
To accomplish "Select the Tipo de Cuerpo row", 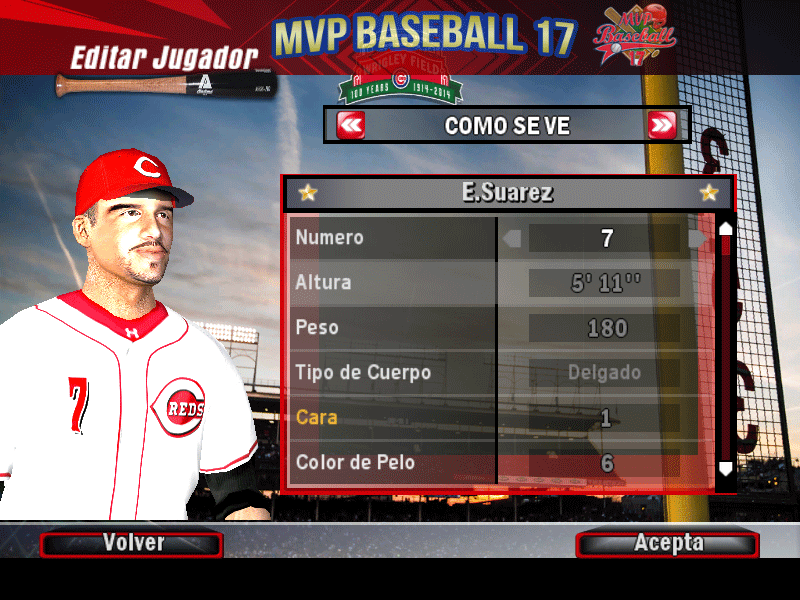I will pyautogui.click(x=393, y=373).
